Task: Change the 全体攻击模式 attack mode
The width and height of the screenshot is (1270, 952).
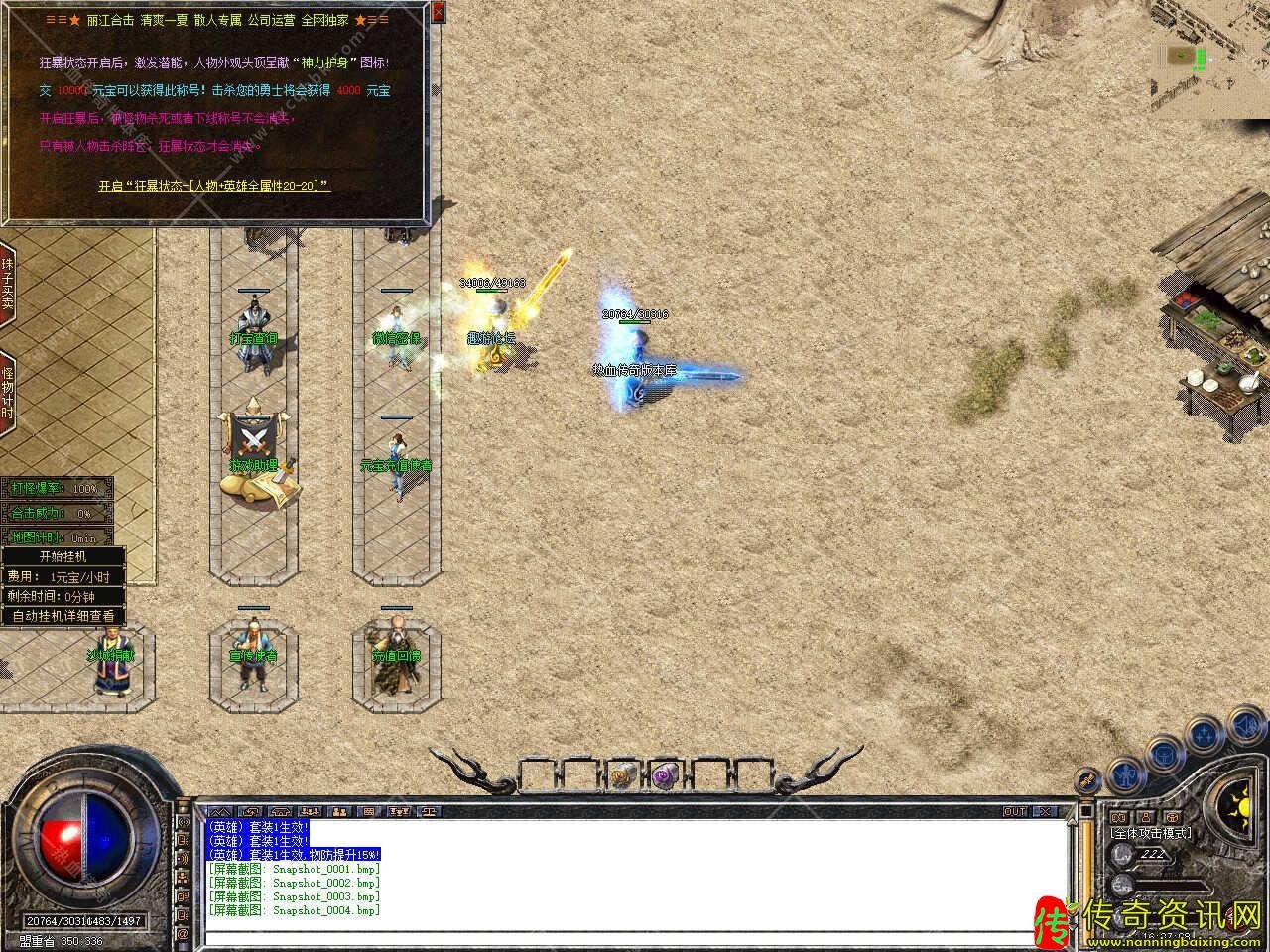Action: [x=1151, y=833]
